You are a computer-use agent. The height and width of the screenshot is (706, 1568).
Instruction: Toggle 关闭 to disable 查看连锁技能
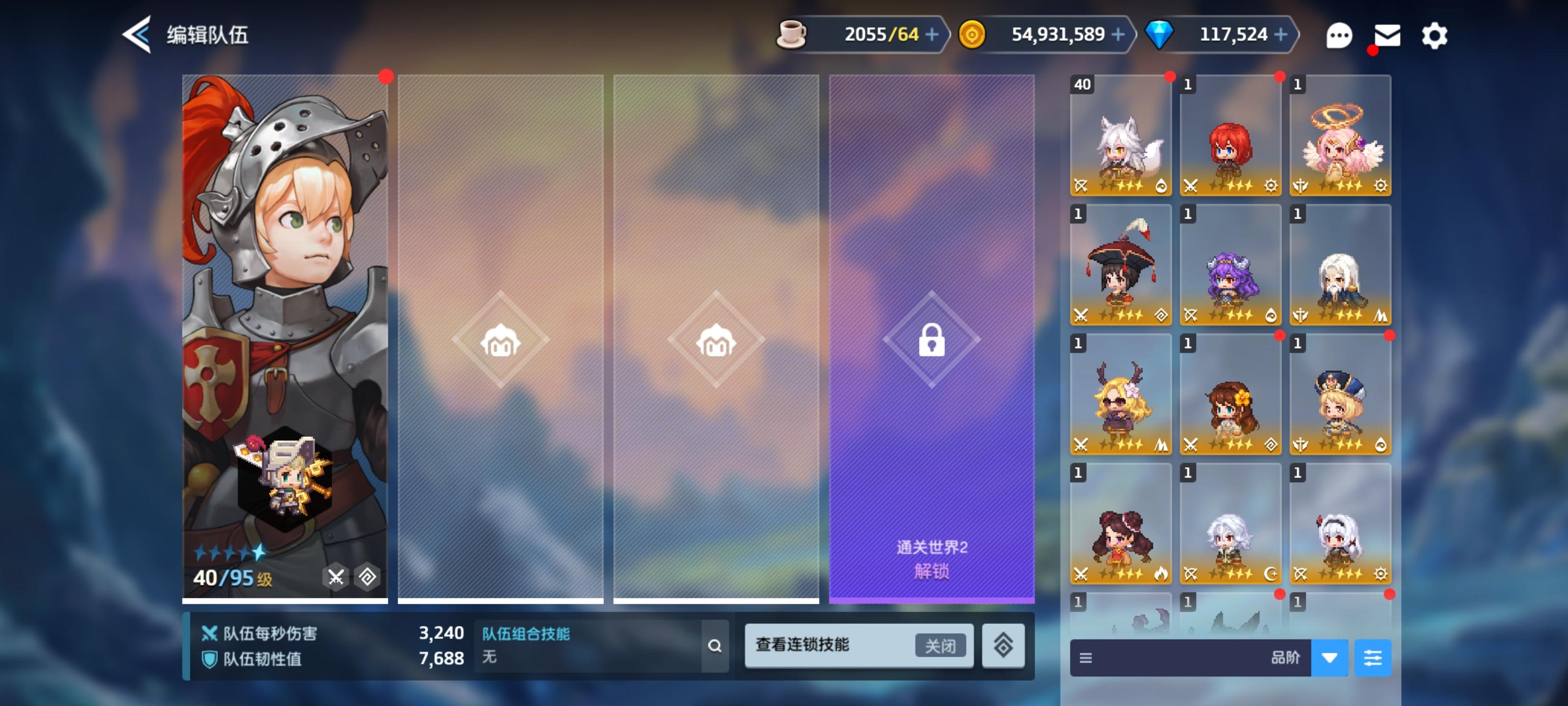[941, 646]
